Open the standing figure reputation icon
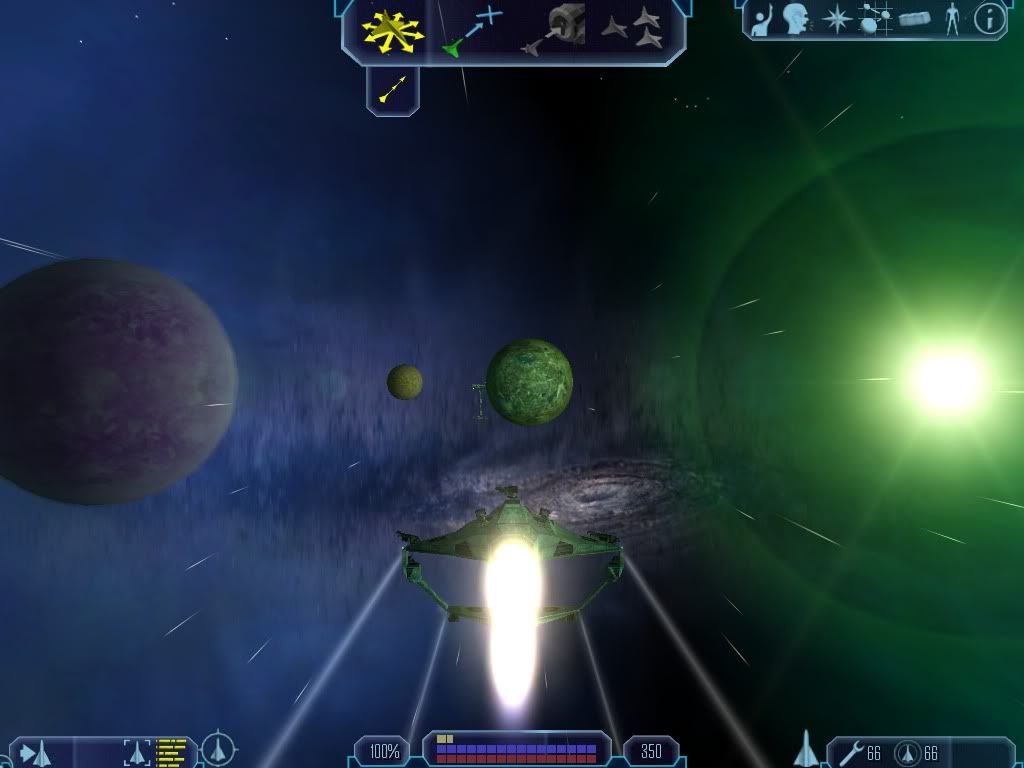This screenshot has width=1024, height=768. pos(952,19)
